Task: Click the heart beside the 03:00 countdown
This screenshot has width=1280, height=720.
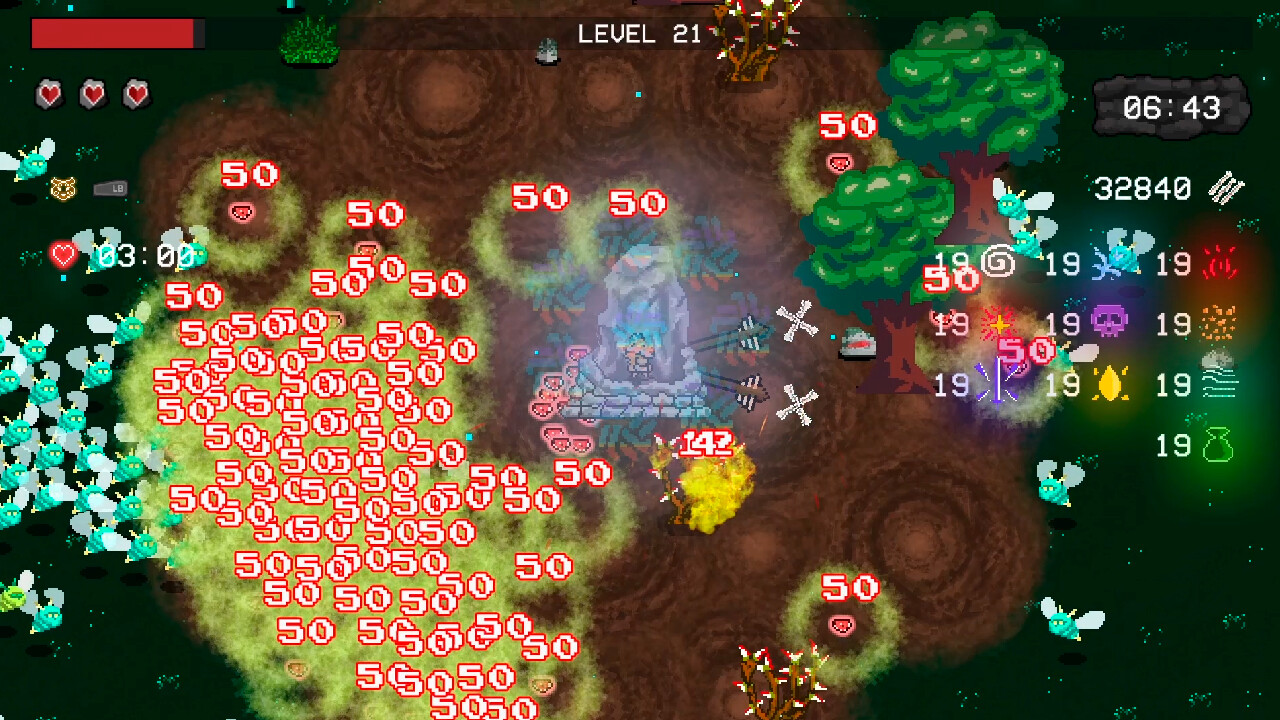Action: pos(63,254)
